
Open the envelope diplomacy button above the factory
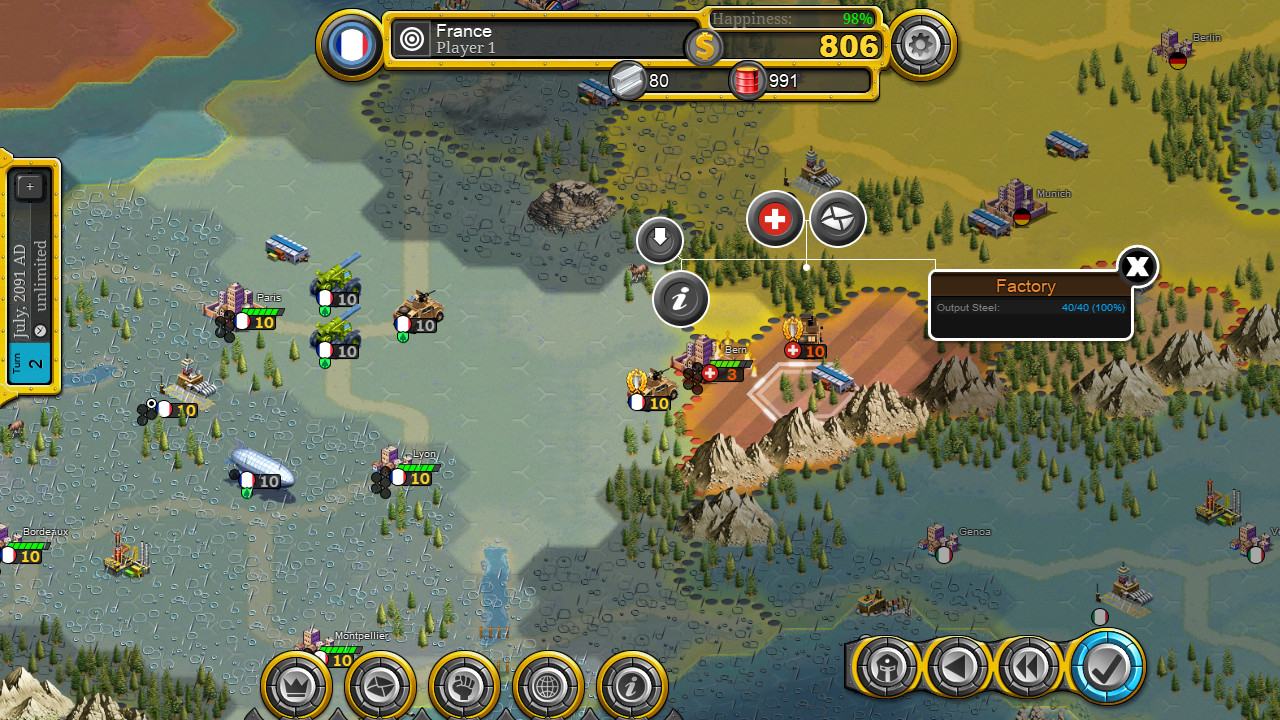(837, 219)
